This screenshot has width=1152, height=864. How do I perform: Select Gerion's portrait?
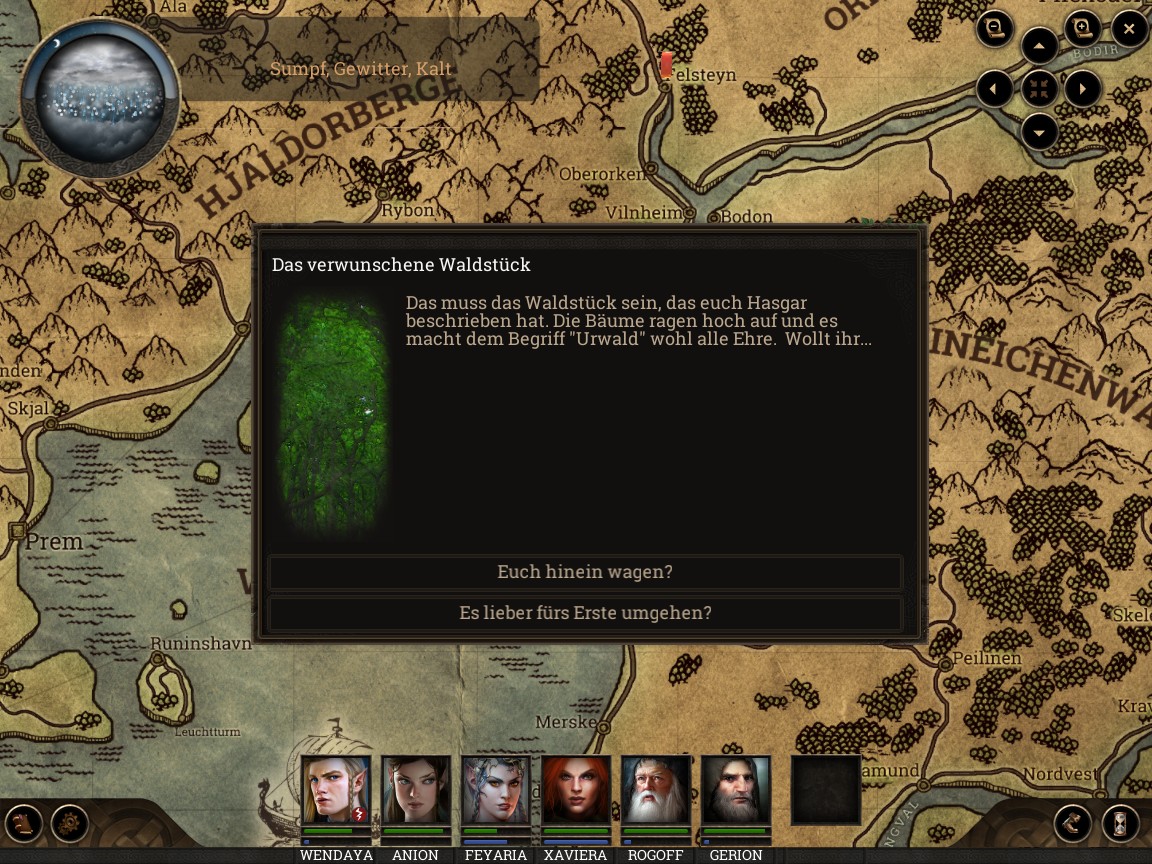point(736,790)
